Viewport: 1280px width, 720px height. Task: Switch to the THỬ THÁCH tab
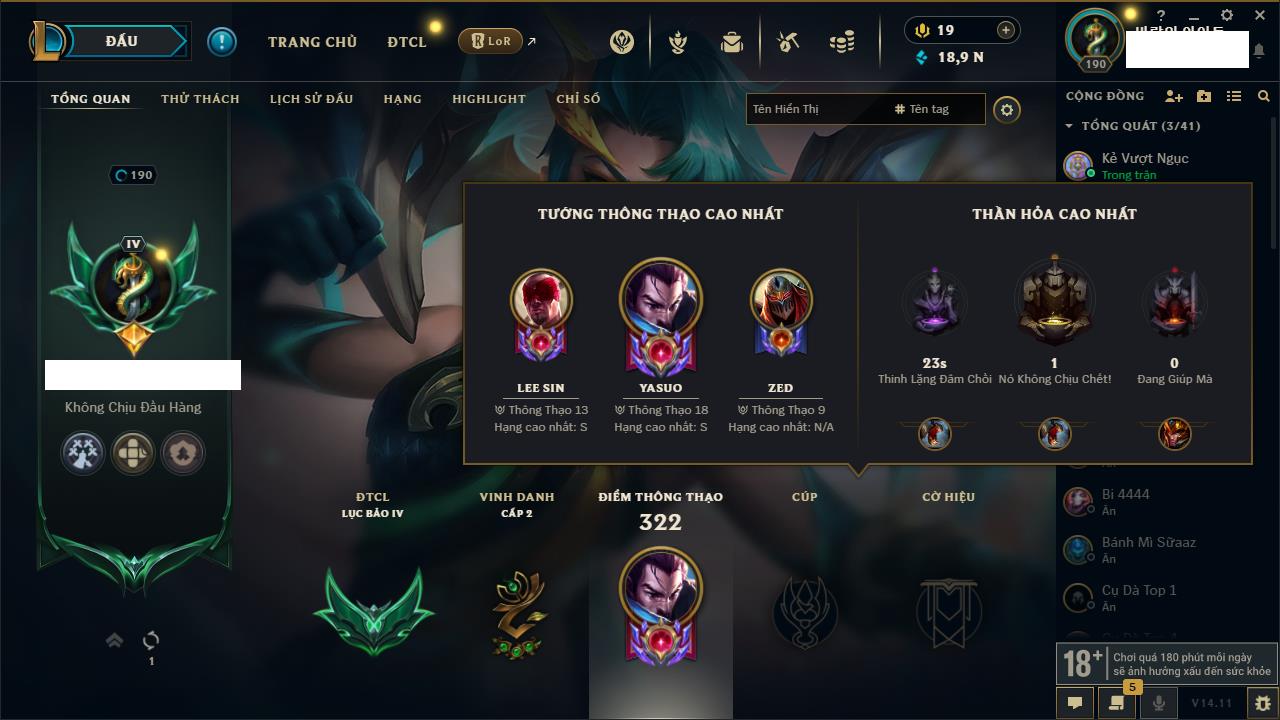coord(200,99)
